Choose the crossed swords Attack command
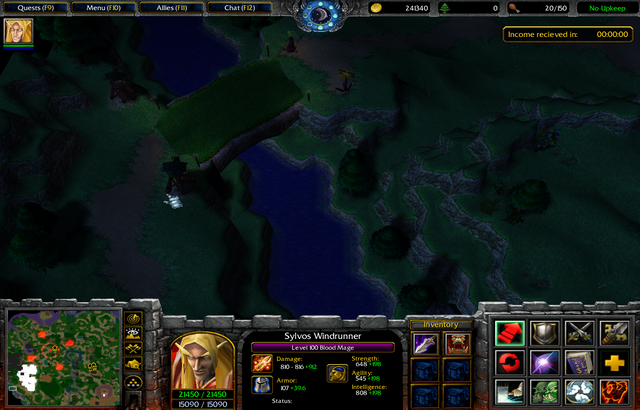The image size is (640, 410). coord(580,333)
